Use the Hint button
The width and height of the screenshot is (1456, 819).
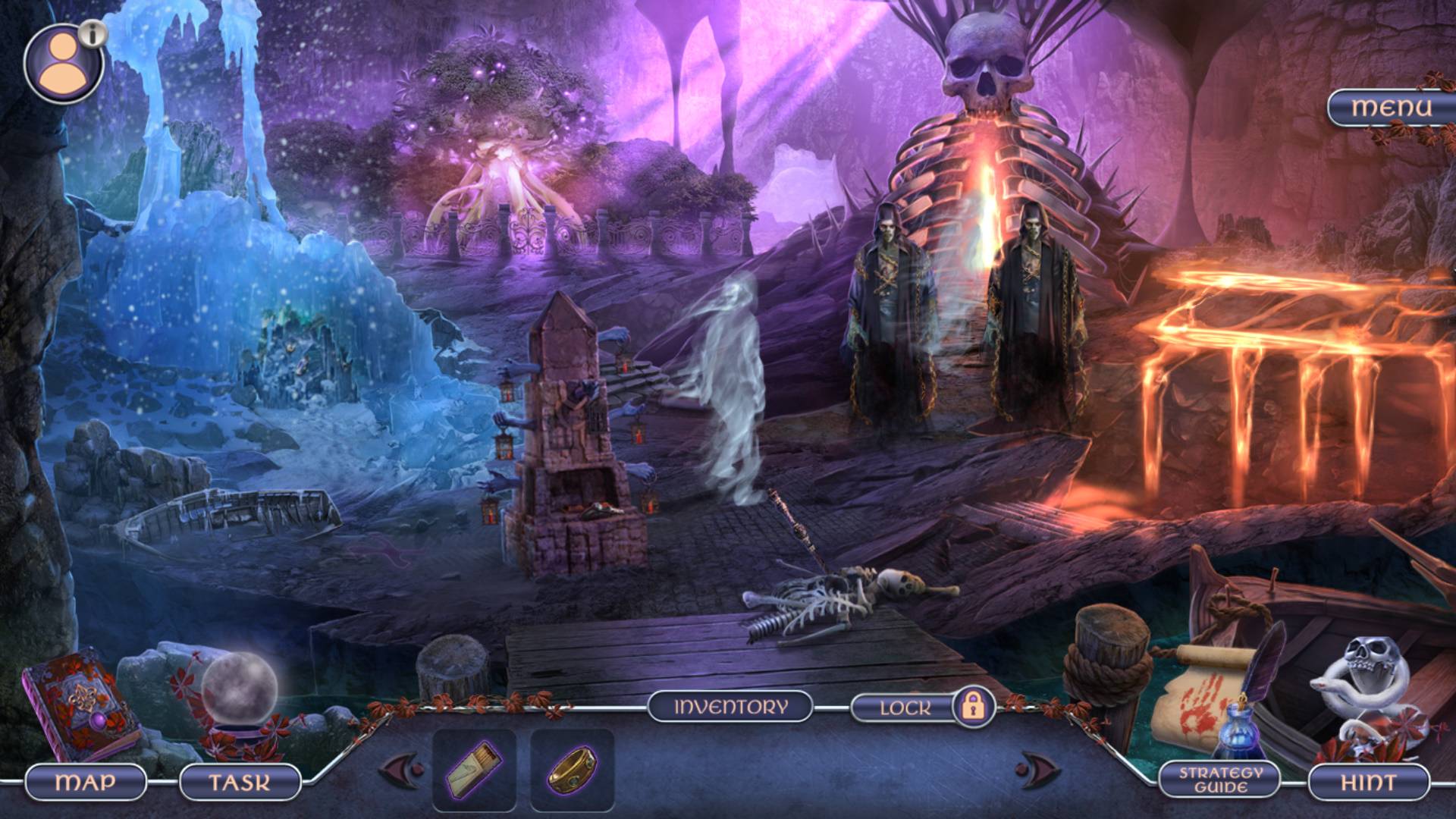pyautogui.click(x=1368, y=782)
